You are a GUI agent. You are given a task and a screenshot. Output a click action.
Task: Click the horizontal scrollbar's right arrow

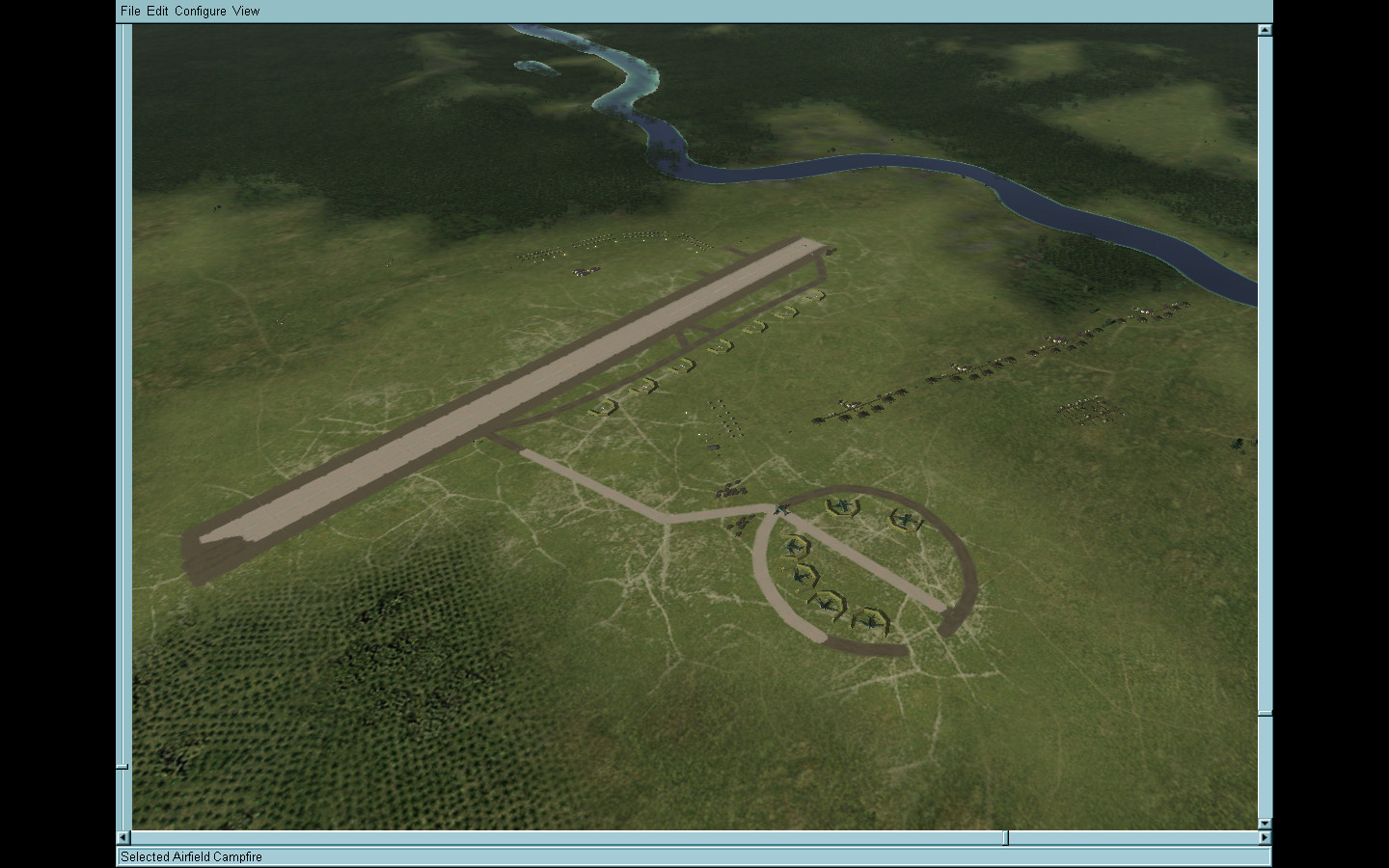[1265, 837]
